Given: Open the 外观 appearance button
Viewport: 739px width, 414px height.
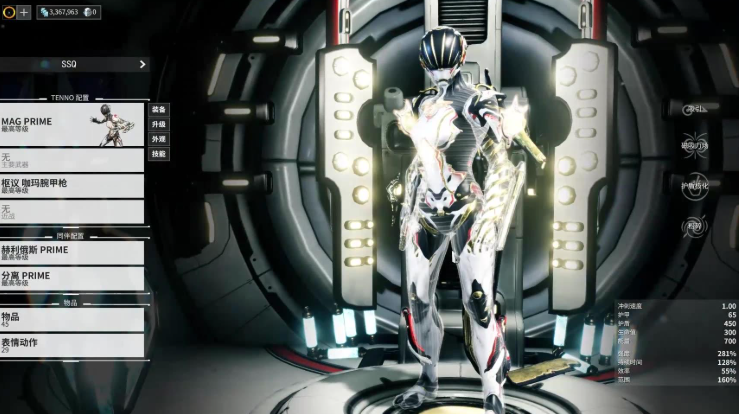Looking at the screenshot, I should (x=159, y=139).
